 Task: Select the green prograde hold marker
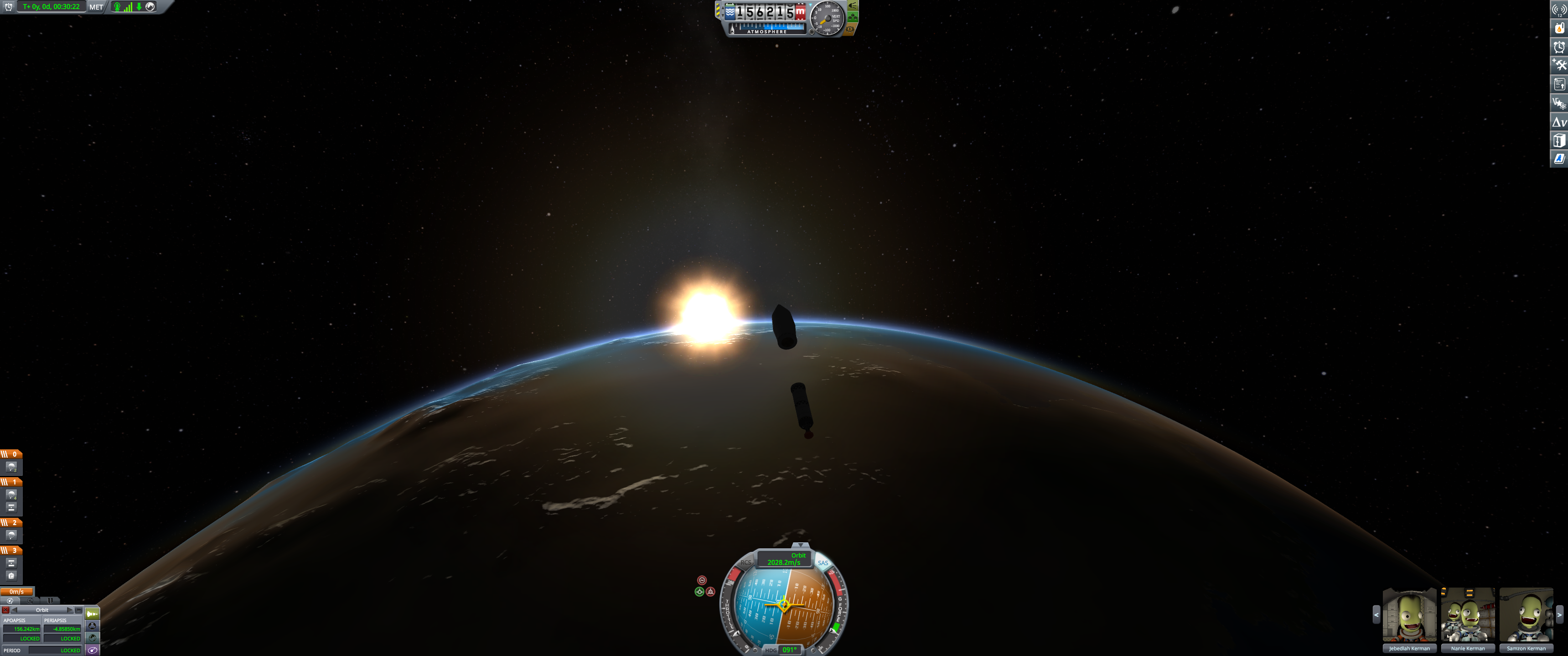pyautogui.click(x=699, y=591)
